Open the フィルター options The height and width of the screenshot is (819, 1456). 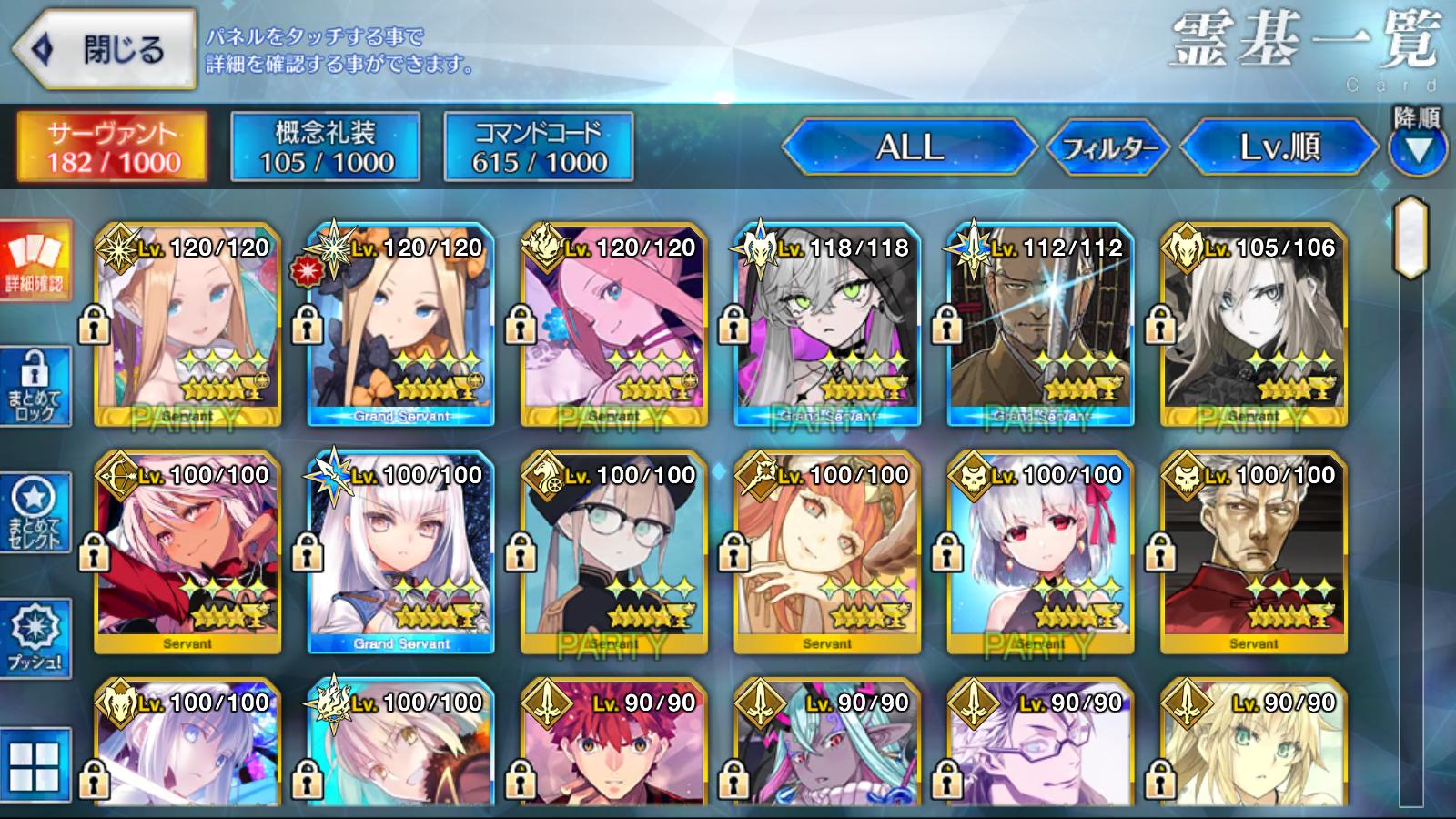1109,147
